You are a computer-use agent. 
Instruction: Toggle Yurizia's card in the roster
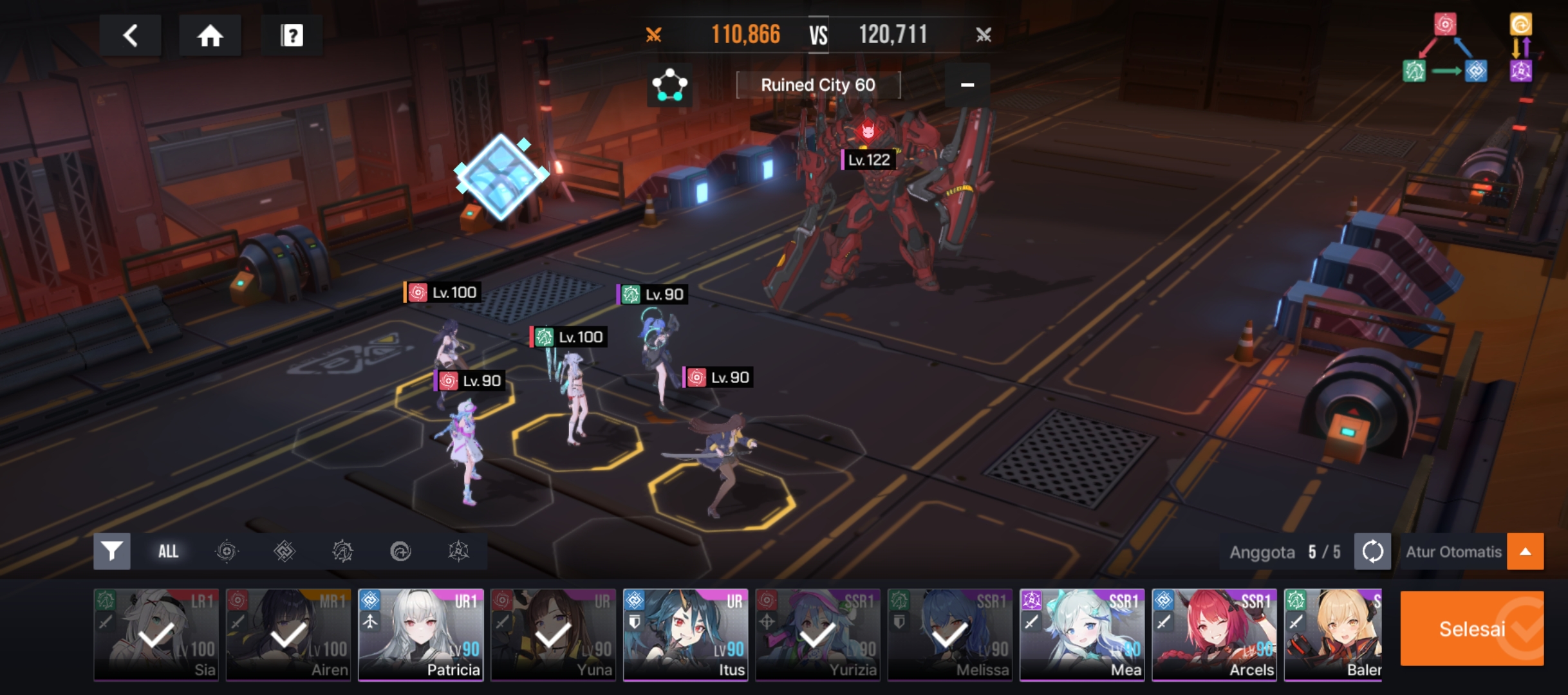click(817, 635)
